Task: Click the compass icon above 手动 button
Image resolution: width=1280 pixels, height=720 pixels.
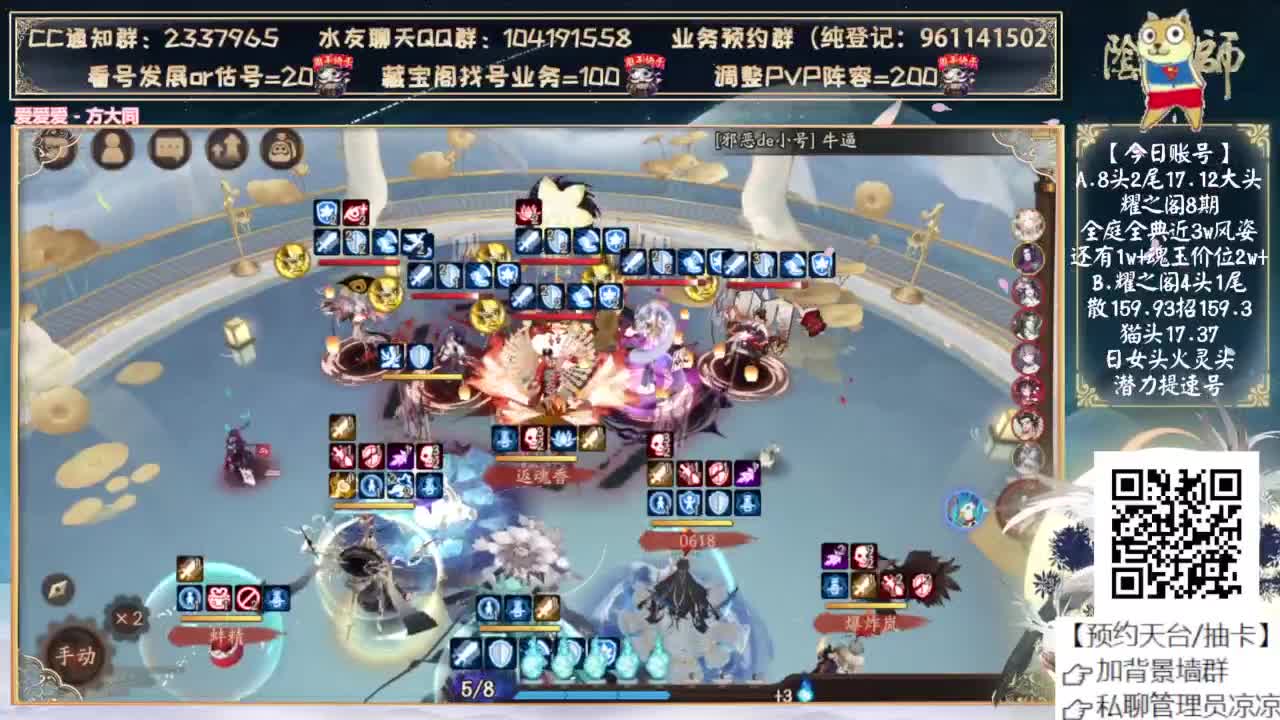Action: point(57,590)
